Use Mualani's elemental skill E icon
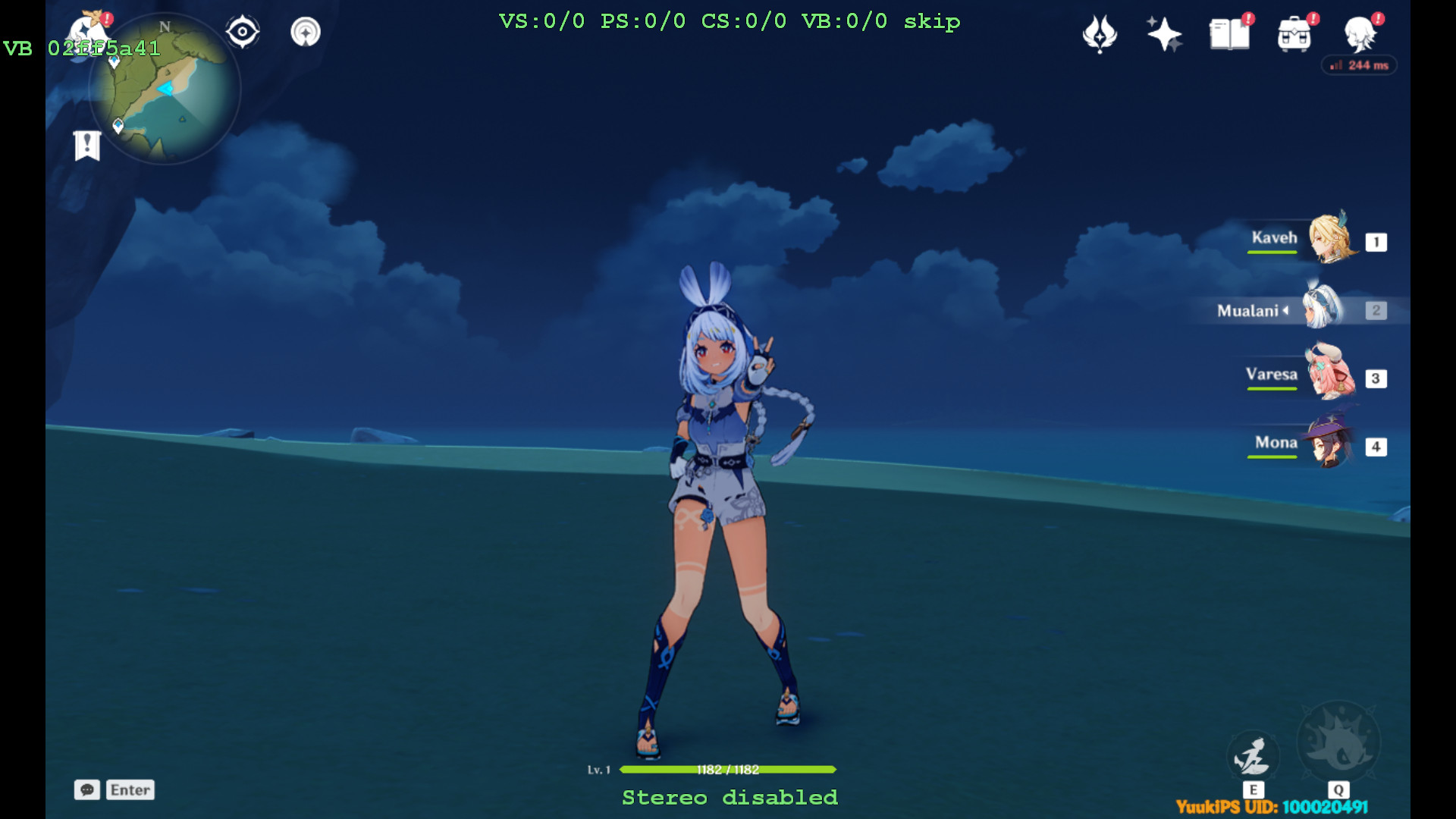 click(1253, 755)
